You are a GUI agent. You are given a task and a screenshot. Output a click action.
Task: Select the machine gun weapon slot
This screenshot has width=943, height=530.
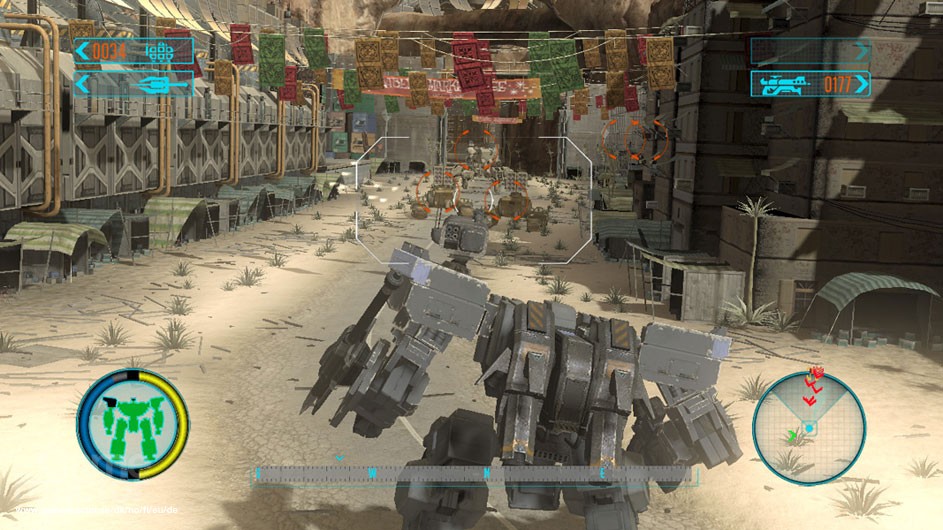(x=810, y=84)
